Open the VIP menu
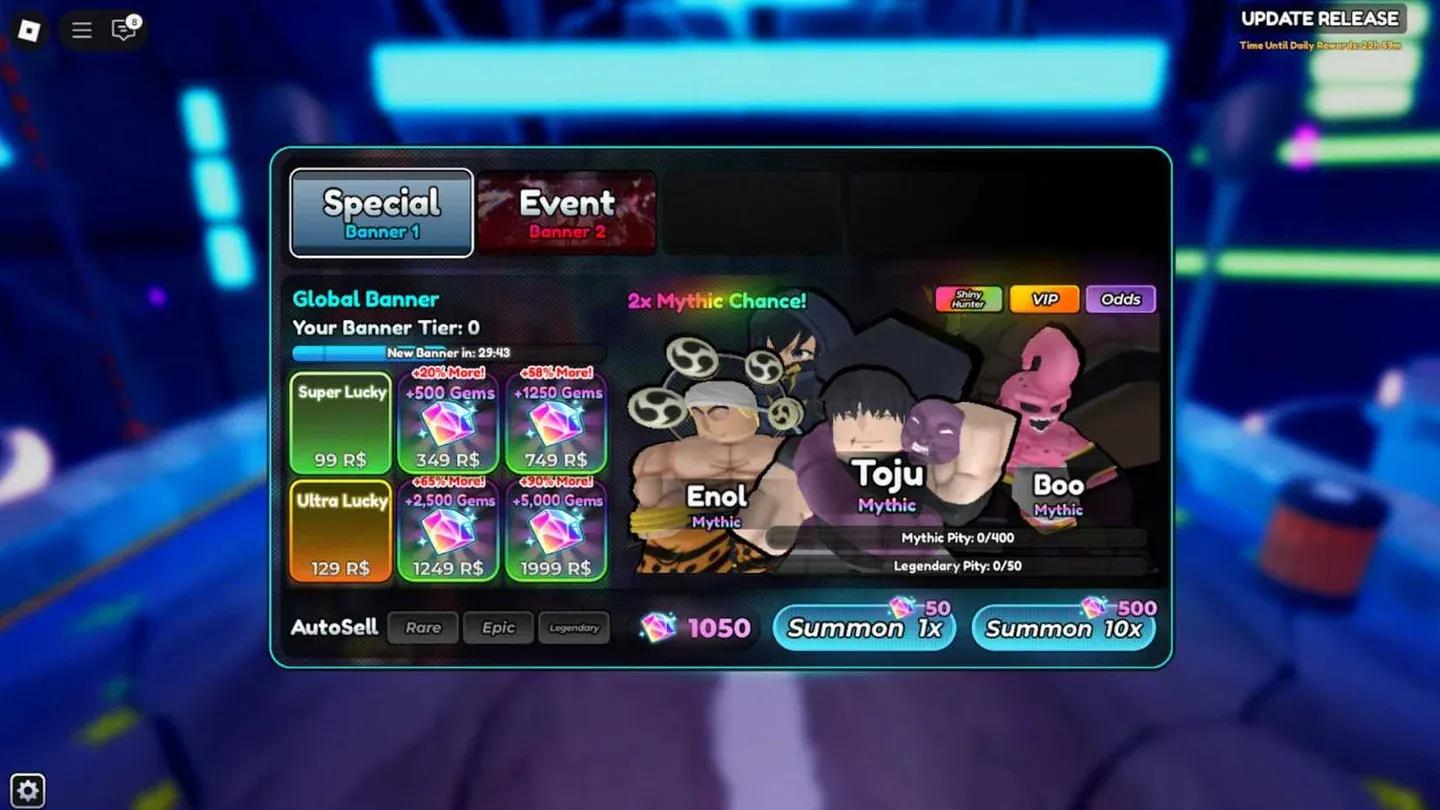 (1043, 298)
